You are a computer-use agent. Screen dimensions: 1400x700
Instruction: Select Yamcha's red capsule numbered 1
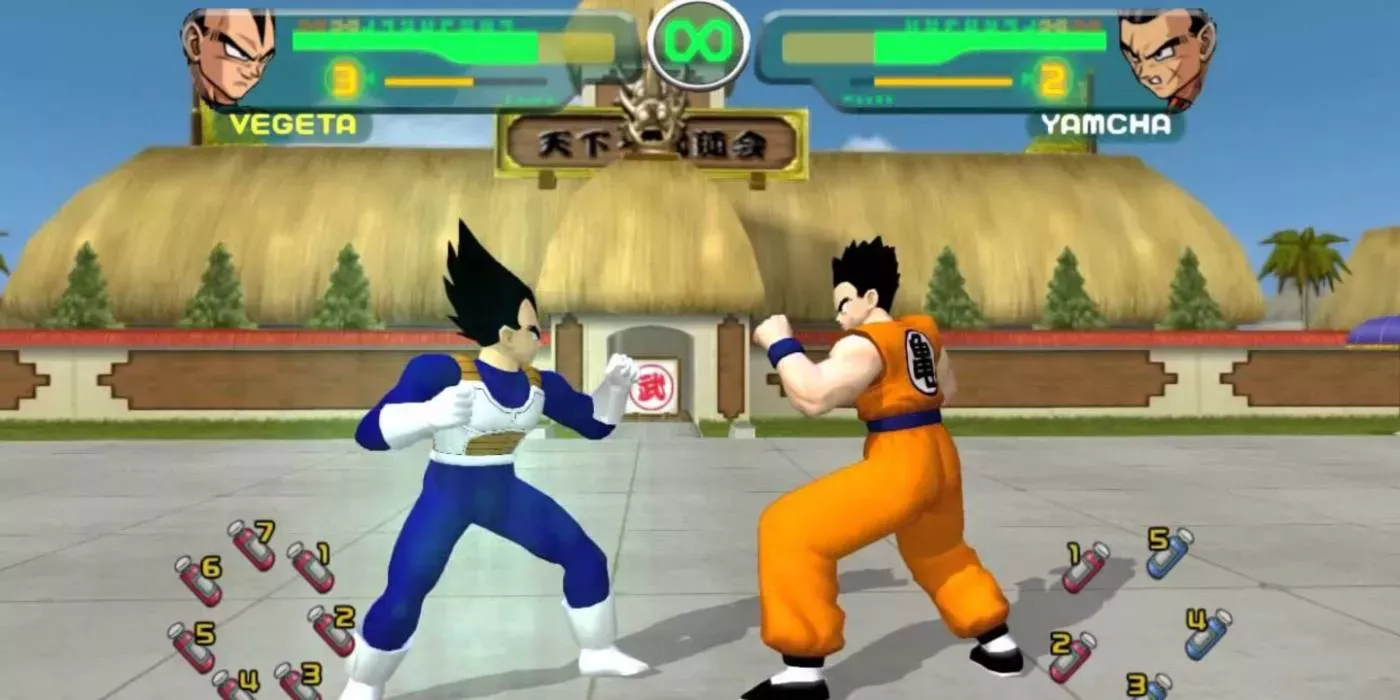(x=1085, y=566)
